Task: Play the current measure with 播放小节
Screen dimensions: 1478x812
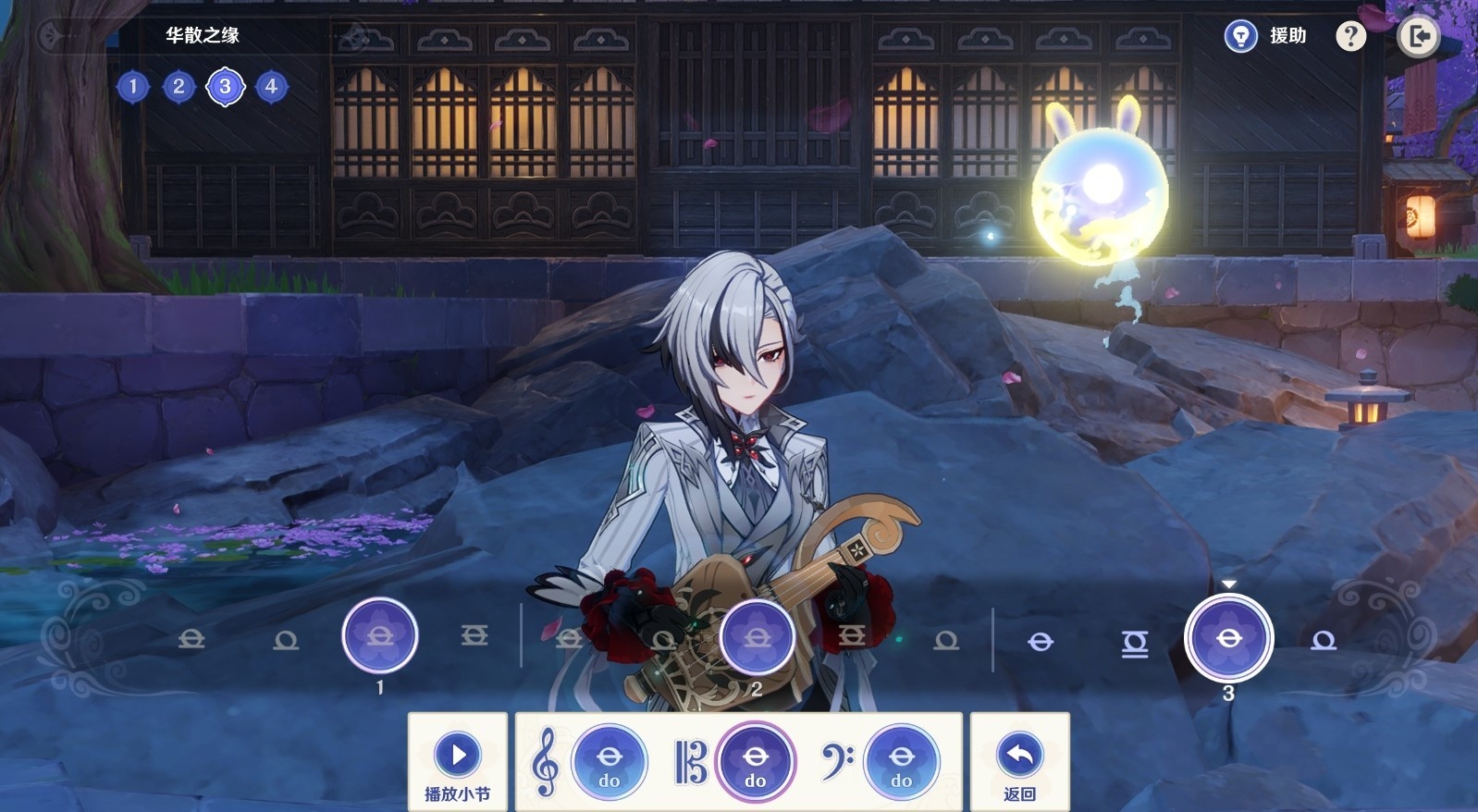Action: click(458, 762)
